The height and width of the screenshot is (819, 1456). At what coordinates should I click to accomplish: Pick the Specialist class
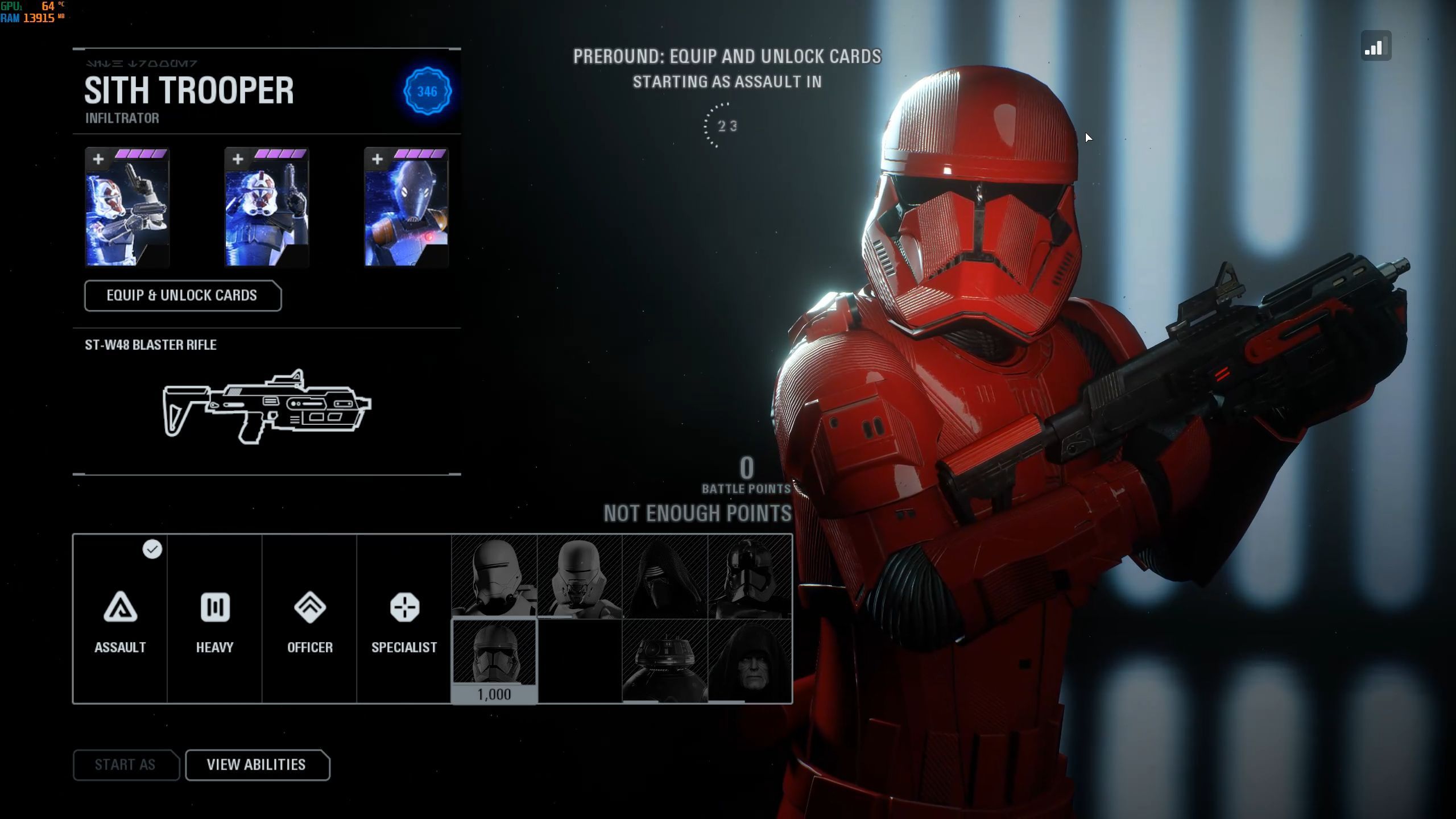[404, 619]
